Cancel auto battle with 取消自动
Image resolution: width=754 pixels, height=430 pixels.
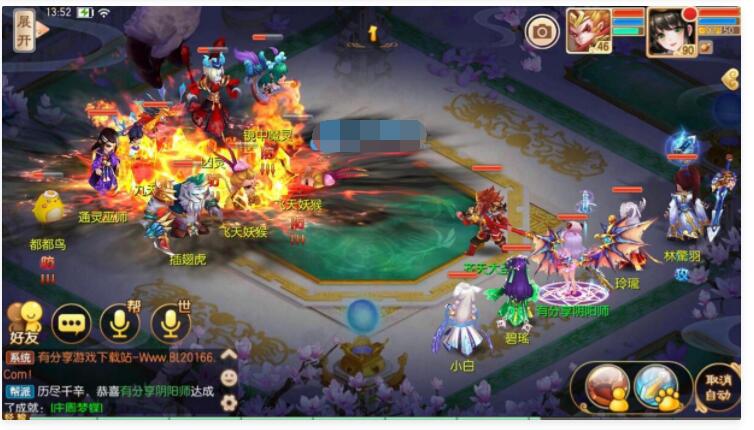click(718, 386)
